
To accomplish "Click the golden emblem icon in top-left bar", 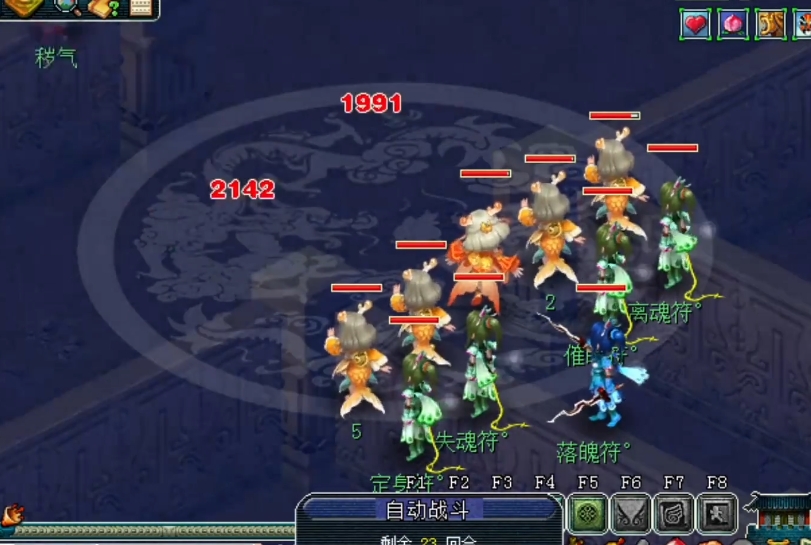I will click(x=24, y=8).
